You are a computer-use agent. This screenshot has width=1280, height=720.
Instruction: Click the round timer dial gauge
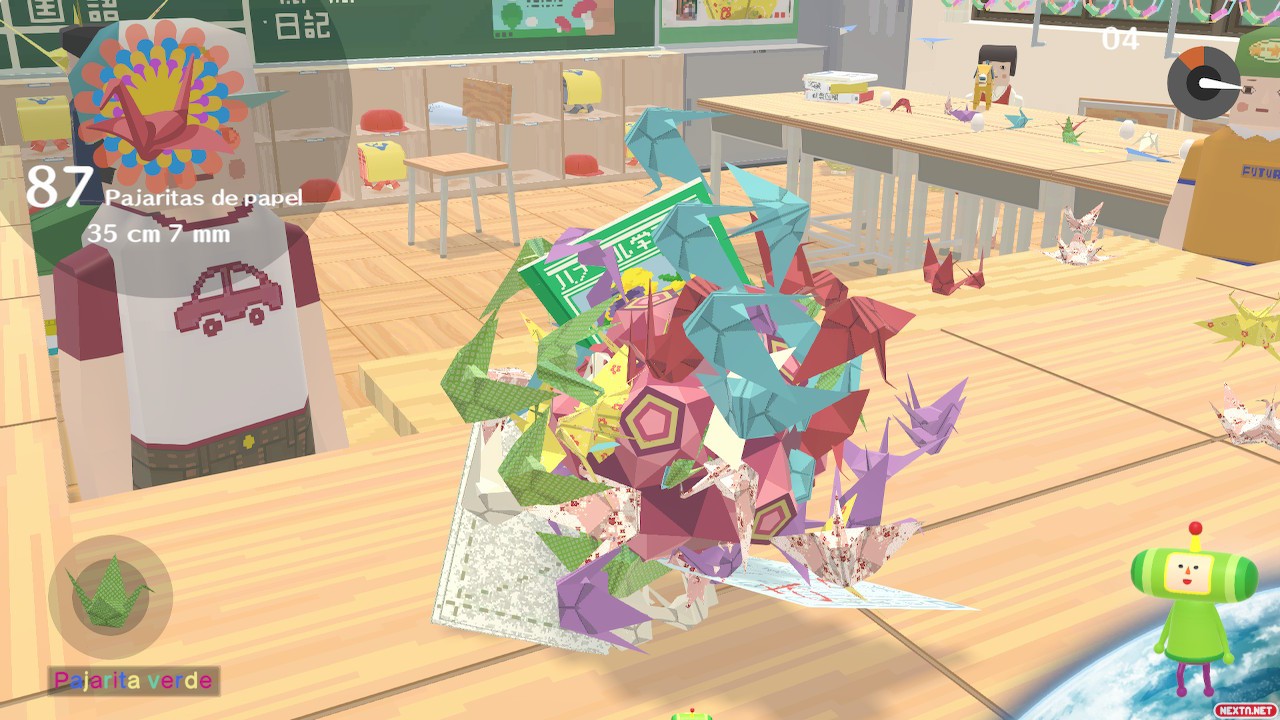1203,82
